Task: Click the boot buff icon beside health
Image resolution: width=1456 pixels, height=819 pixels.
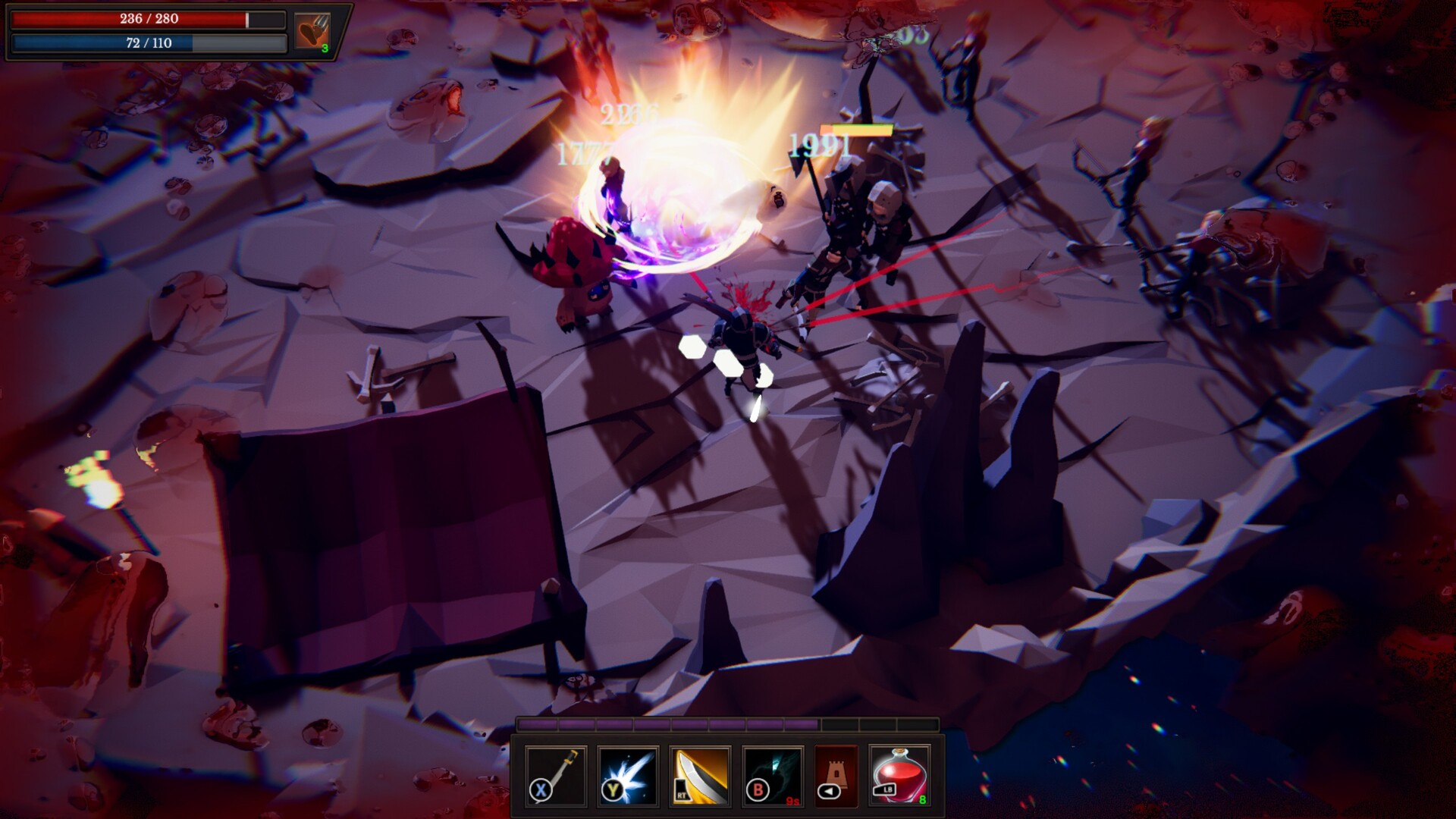Action: click(312, 32)
